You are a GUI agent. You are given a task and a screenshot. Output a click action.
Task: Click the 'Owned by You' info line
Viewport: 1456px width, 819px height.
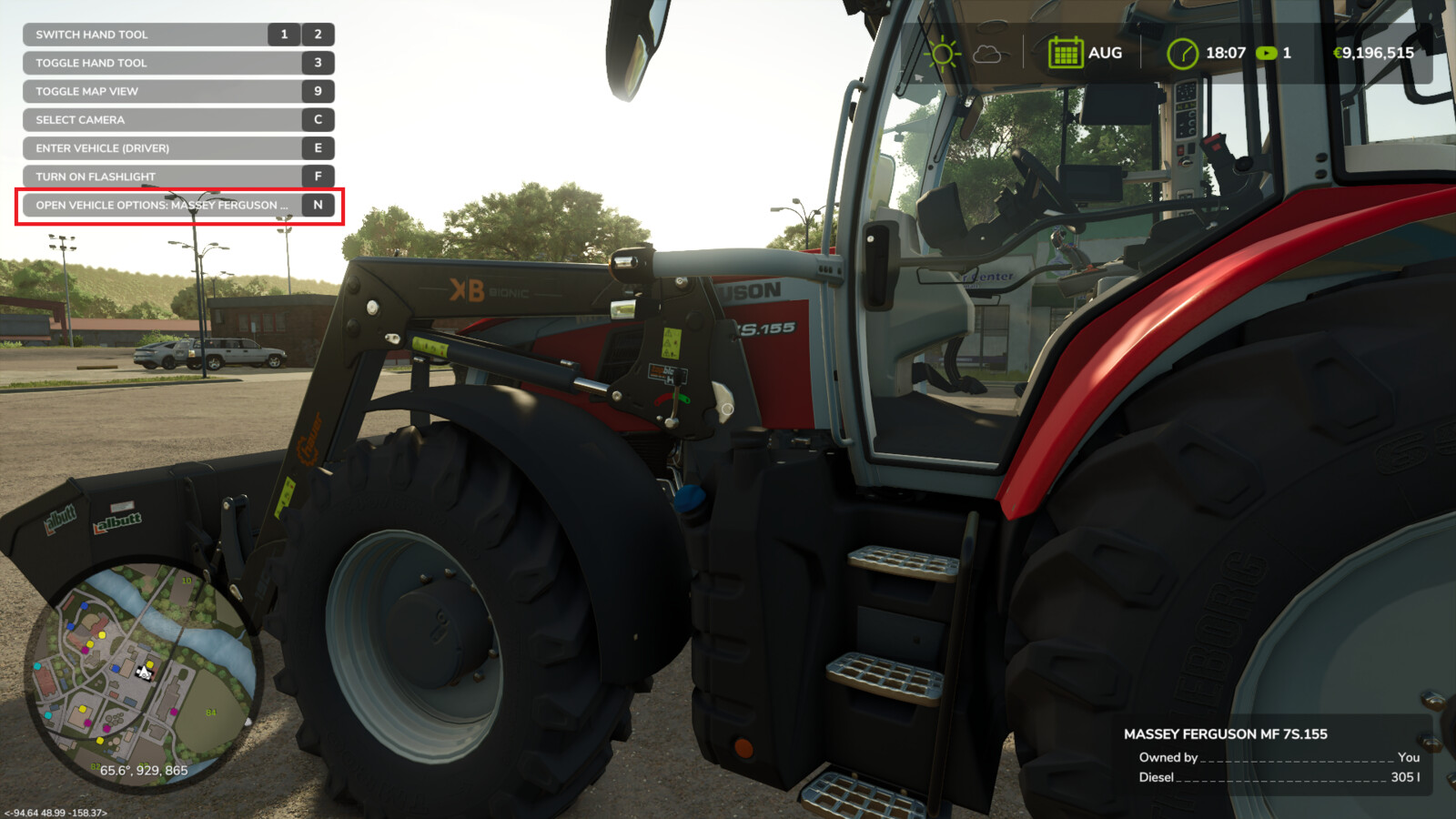1274,757
